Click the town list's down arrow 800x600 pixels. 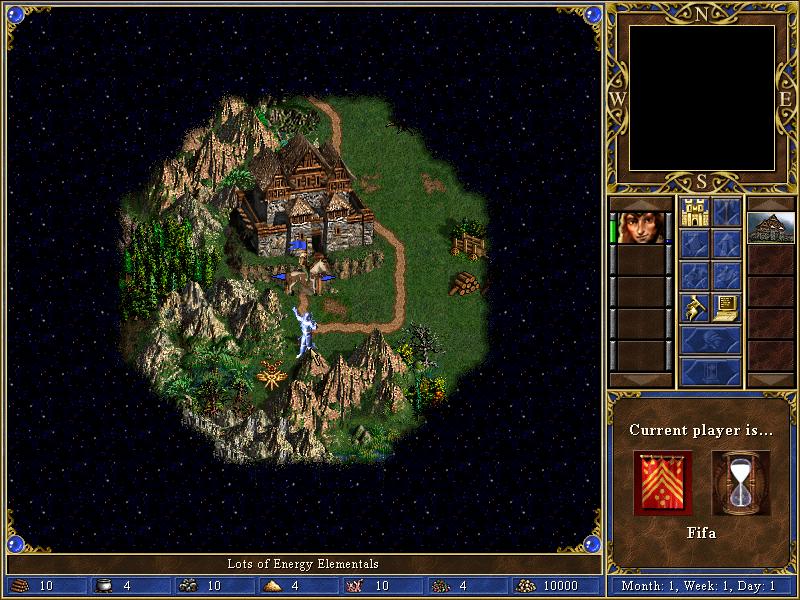click(771, 381)
